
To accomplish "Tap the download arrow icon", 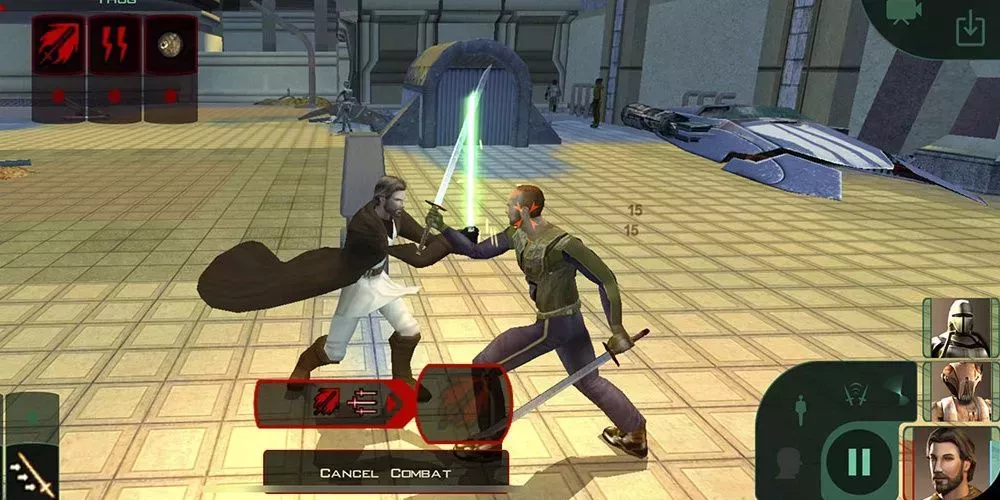I will click(x=969, y=29).
